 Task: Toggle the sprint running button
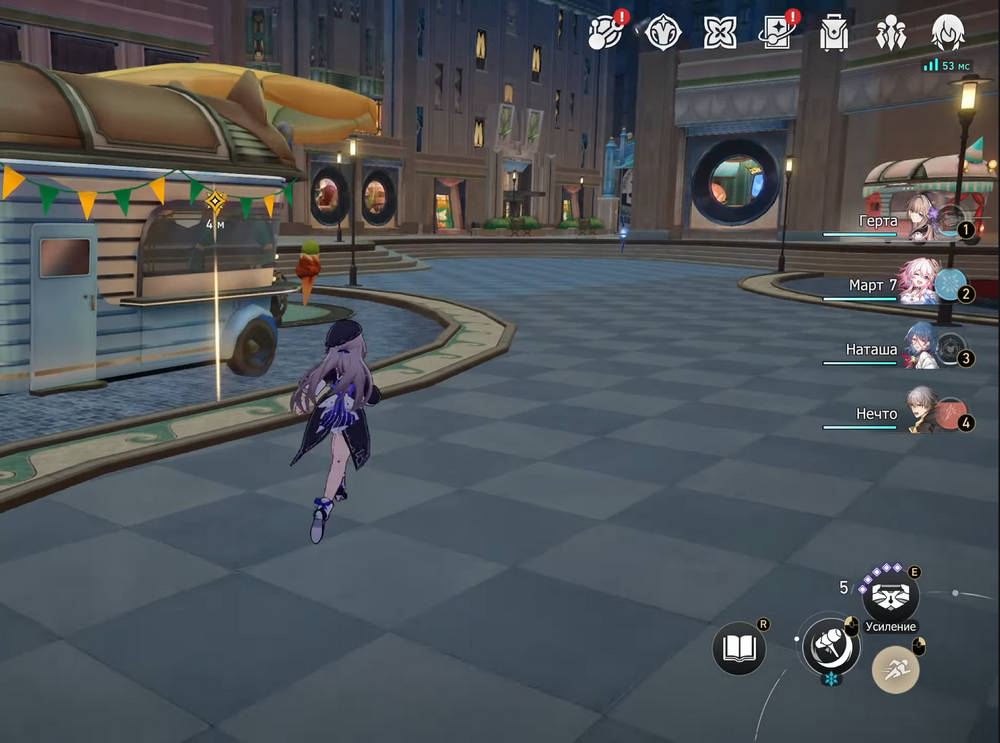point(895,671)
